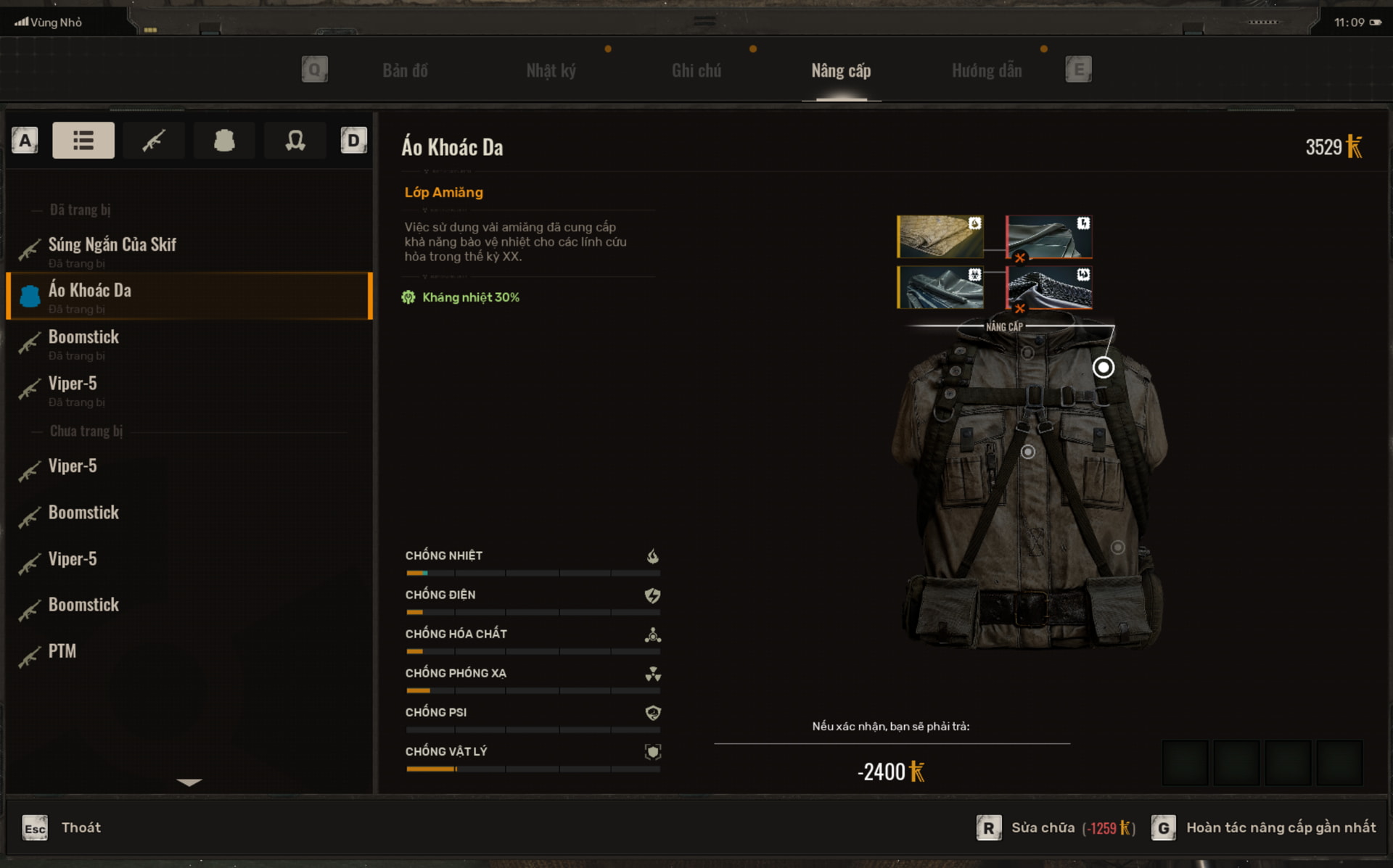Switch to the Nhật ký journal tab
Image resolution: width=1393 pixels, height=868 pixels.
[x=551, y=70]
